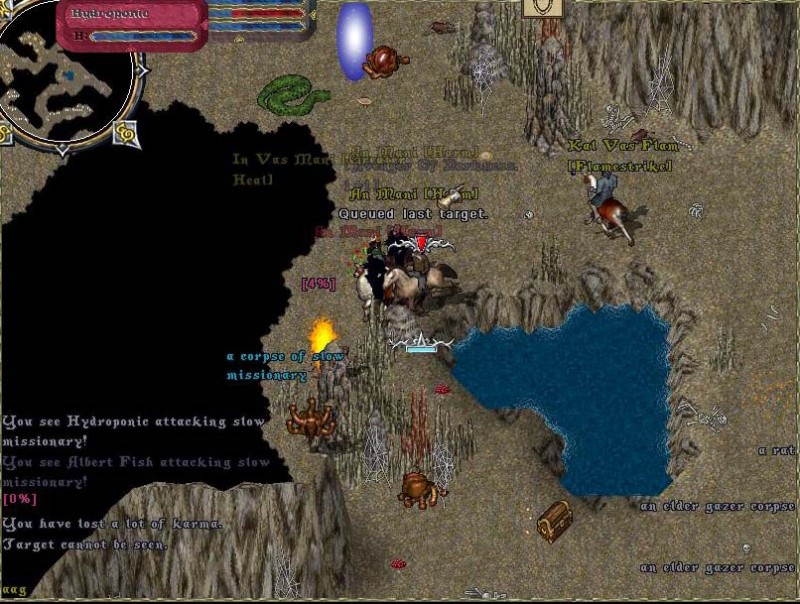Open the minimized scroll gump at top

point(542,9)
